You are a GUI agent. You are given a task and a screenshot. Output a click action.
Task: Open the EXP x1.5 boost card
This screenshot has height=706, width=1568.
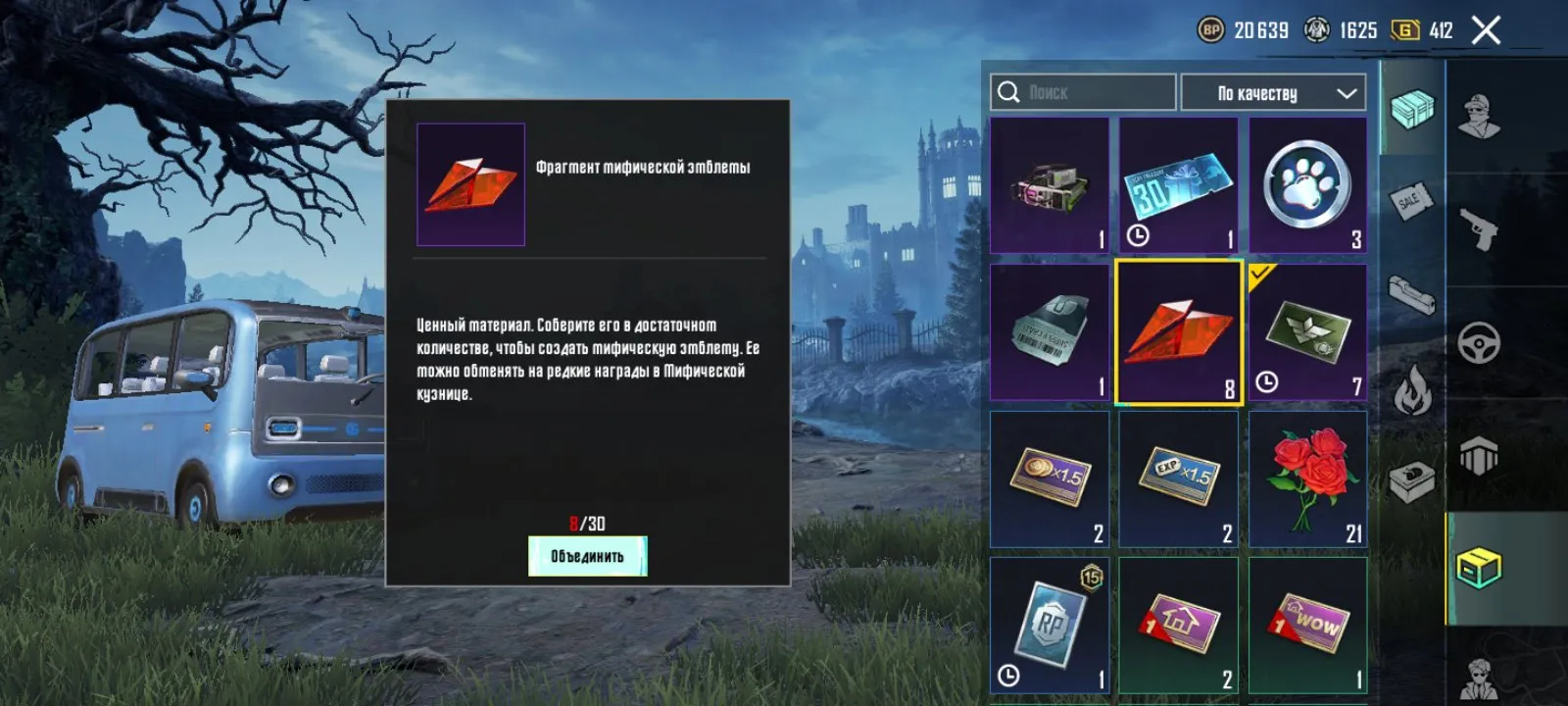coord(1176,478)
